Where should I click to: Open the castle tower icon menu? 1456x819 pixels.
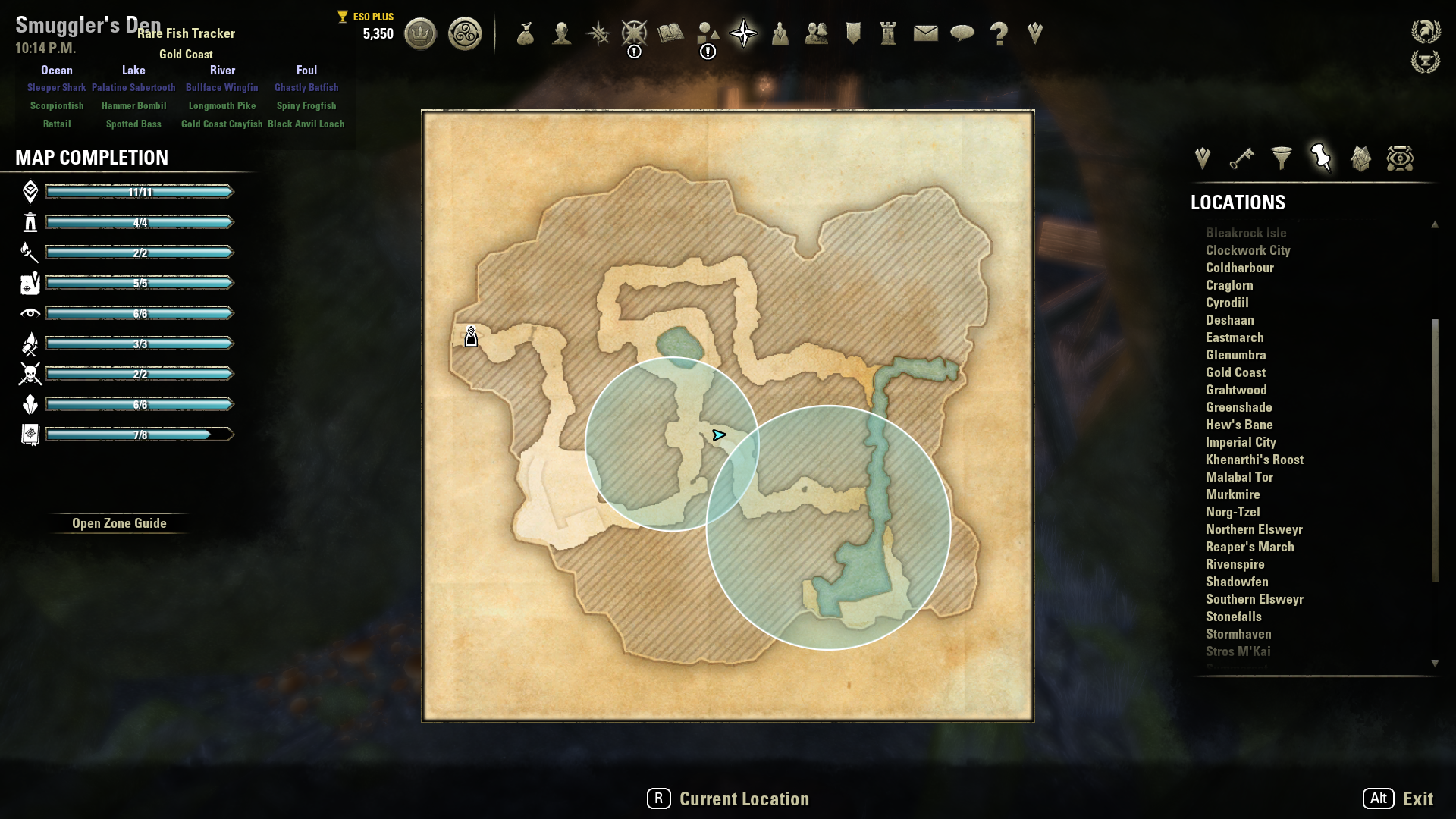click(888, 33)
